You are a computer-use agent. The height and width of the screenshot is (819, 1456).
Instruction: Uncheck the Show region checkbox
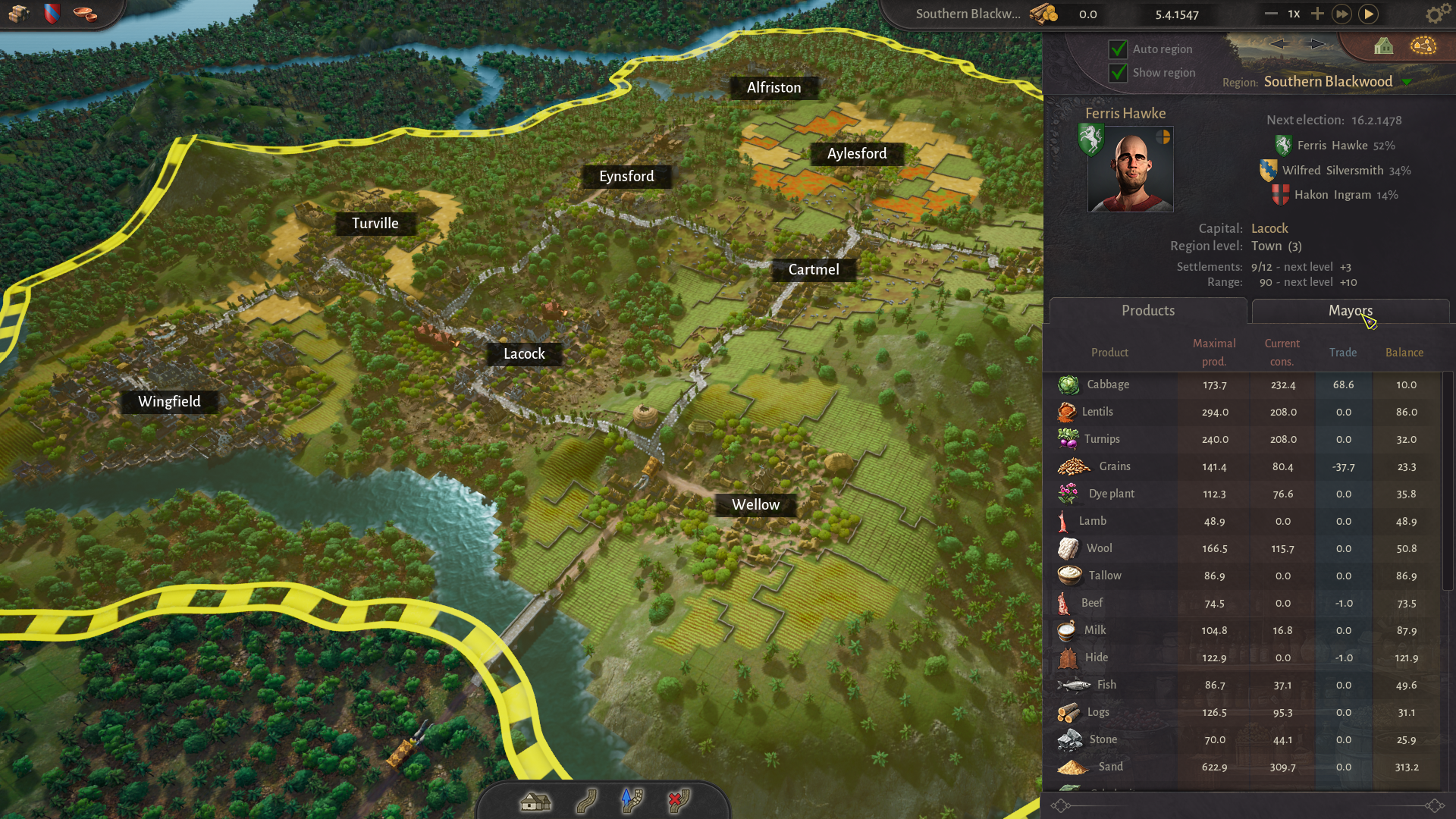click(x=1118, y=73)
